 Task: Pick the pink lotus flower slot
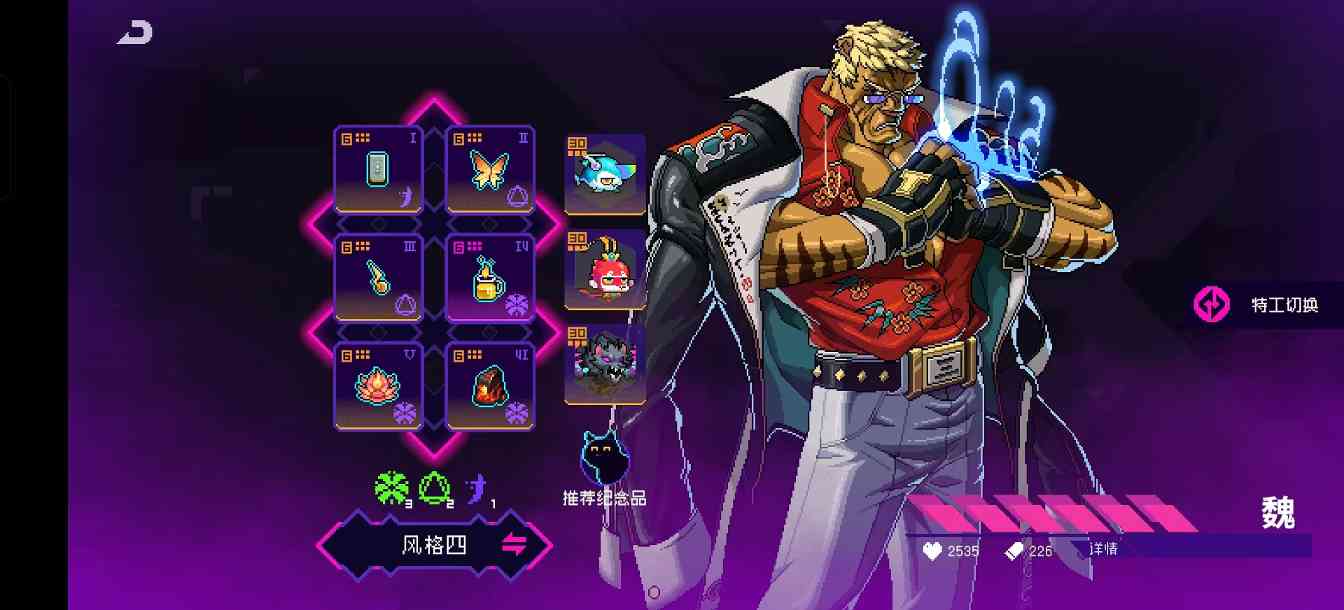(x=378, y=386)
